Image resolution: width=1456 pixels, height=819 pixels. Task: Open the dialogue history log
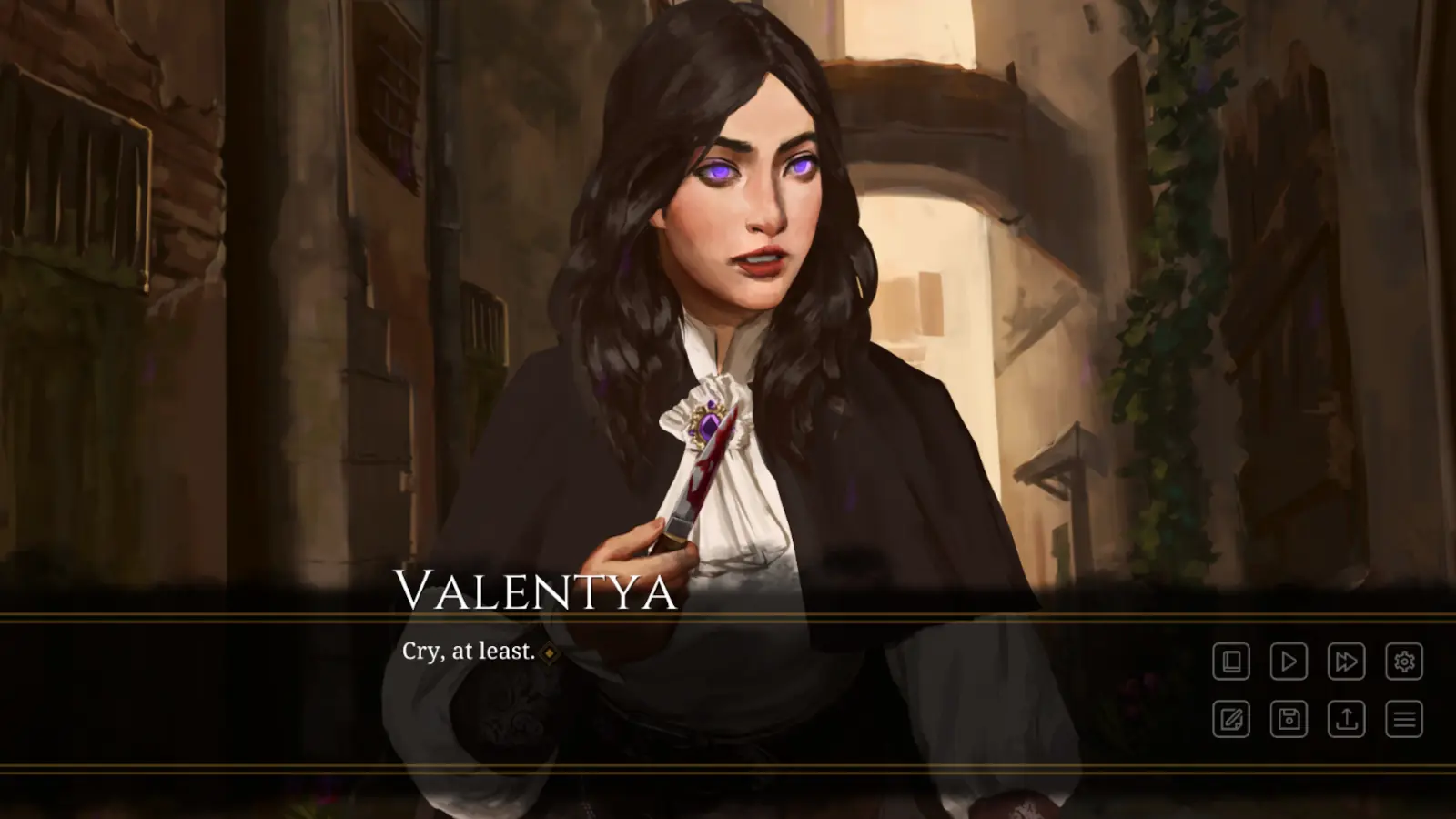1230,661
